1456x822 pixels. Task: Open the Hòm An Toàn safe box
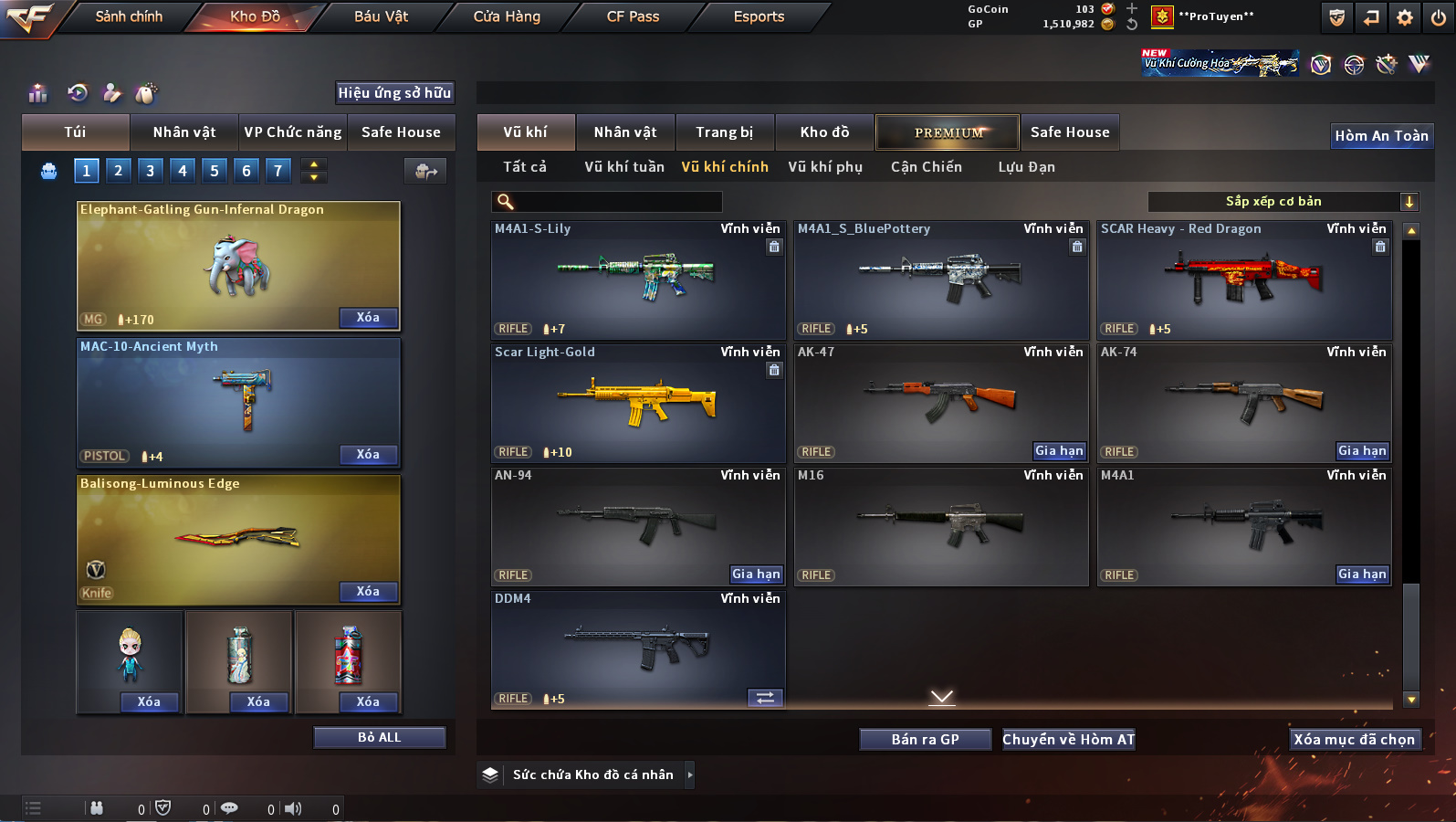pos(1381,135)
